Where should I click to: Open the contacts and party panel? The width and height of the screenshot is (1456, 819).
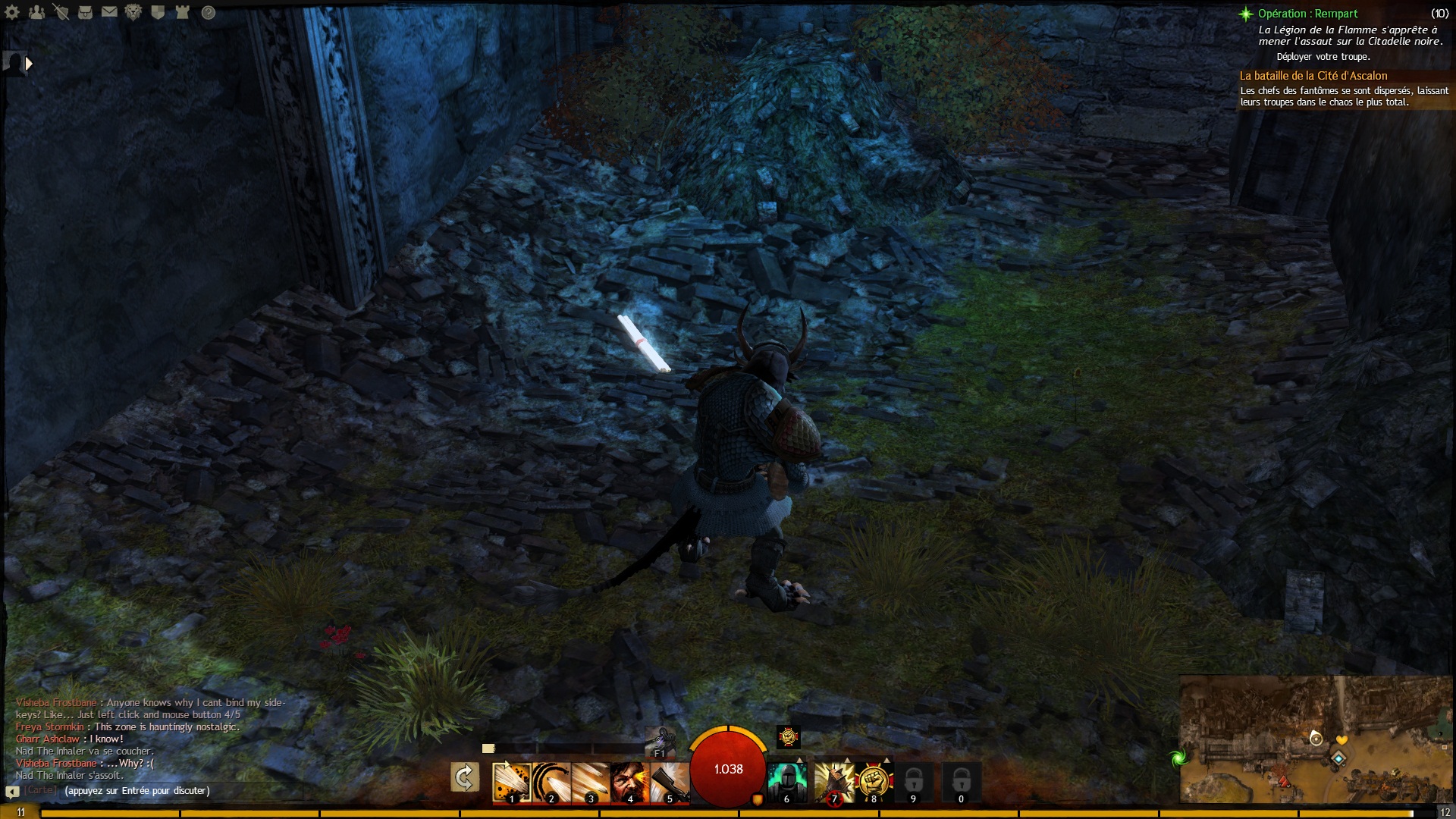point(36,12)
